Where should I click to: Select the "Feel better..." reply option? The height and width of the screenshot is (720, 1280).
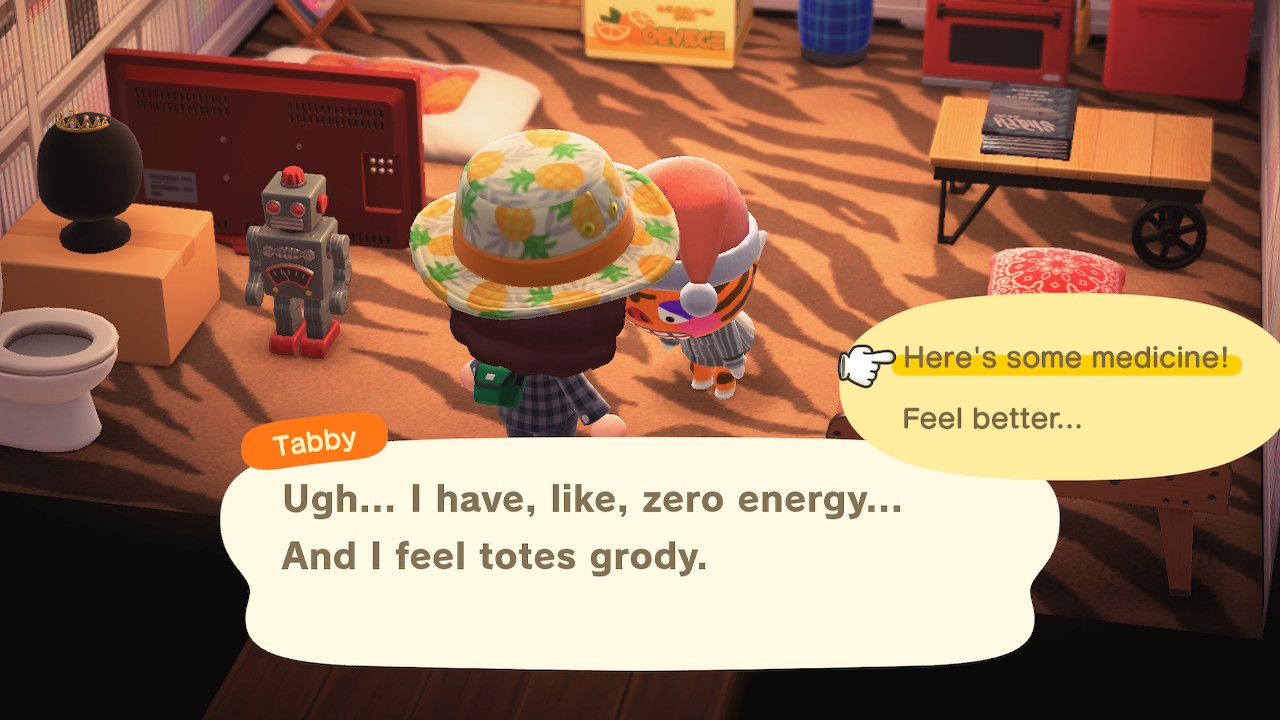(x=992, y=418)
